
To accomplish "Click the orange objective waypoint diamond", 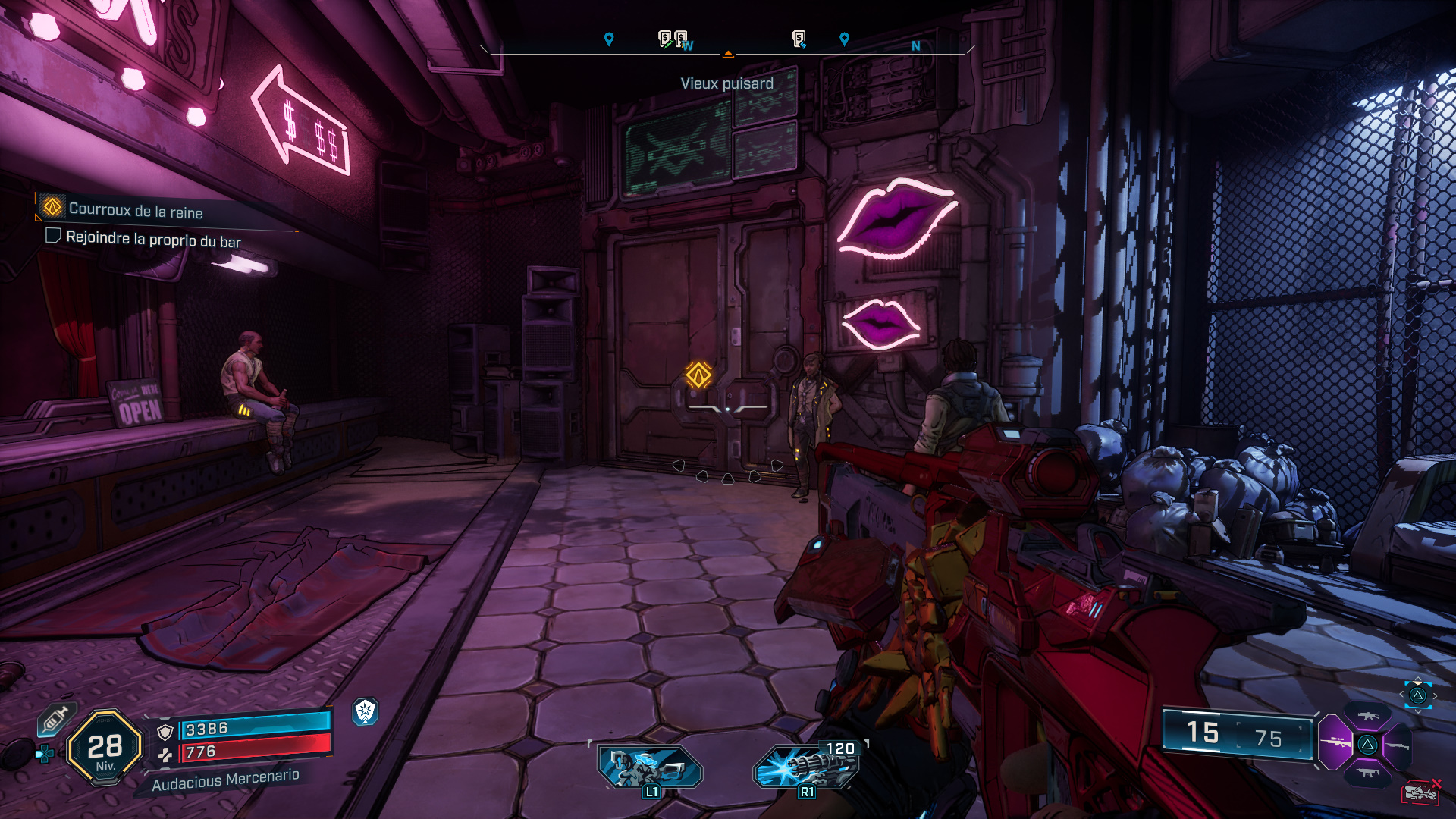I will (698, 375).
